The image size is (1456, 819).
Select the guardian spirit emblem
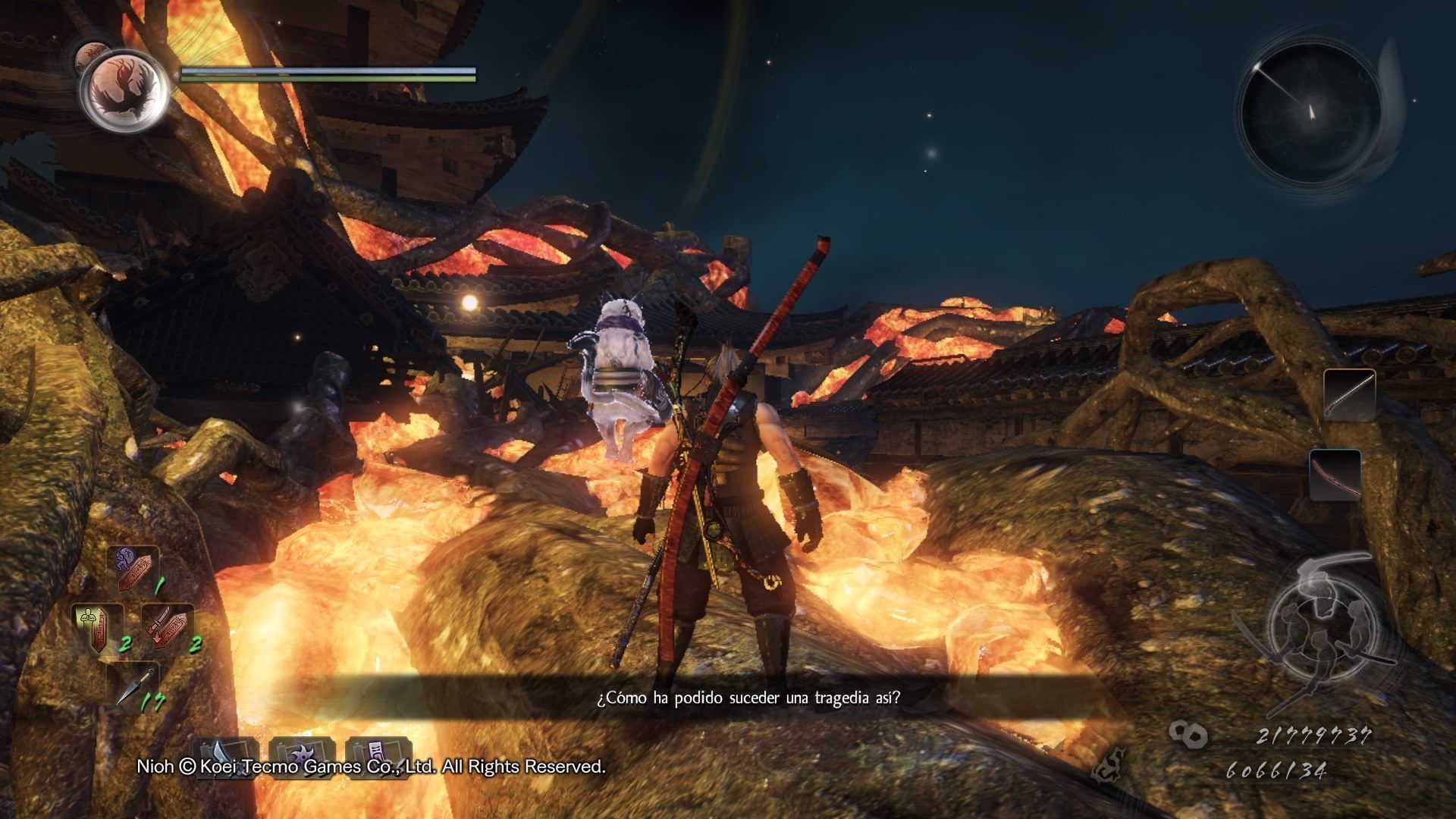click(x=124, y=92)
